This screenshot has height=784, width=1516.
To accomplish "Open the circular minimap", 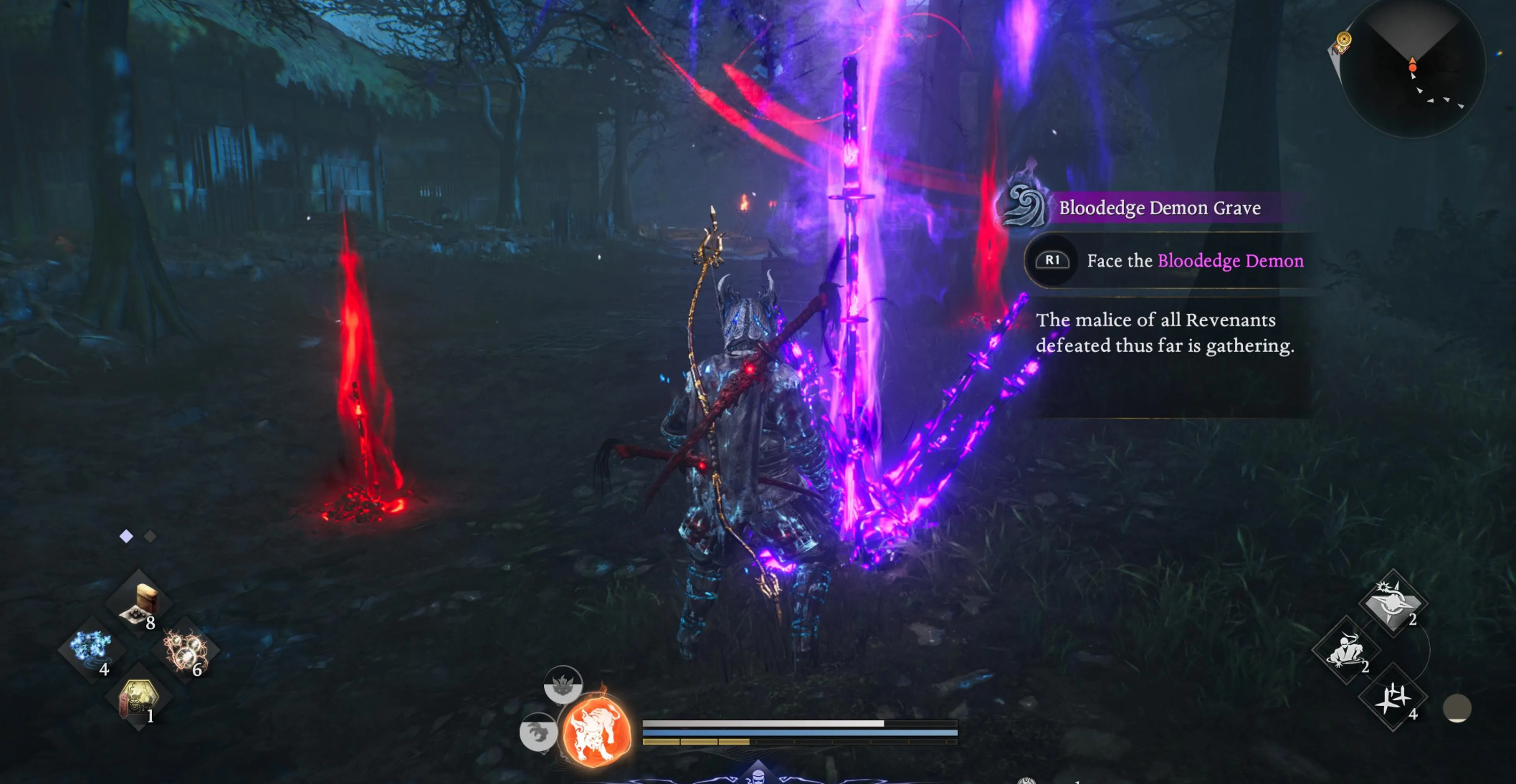I will click(x=1412, y=68).
